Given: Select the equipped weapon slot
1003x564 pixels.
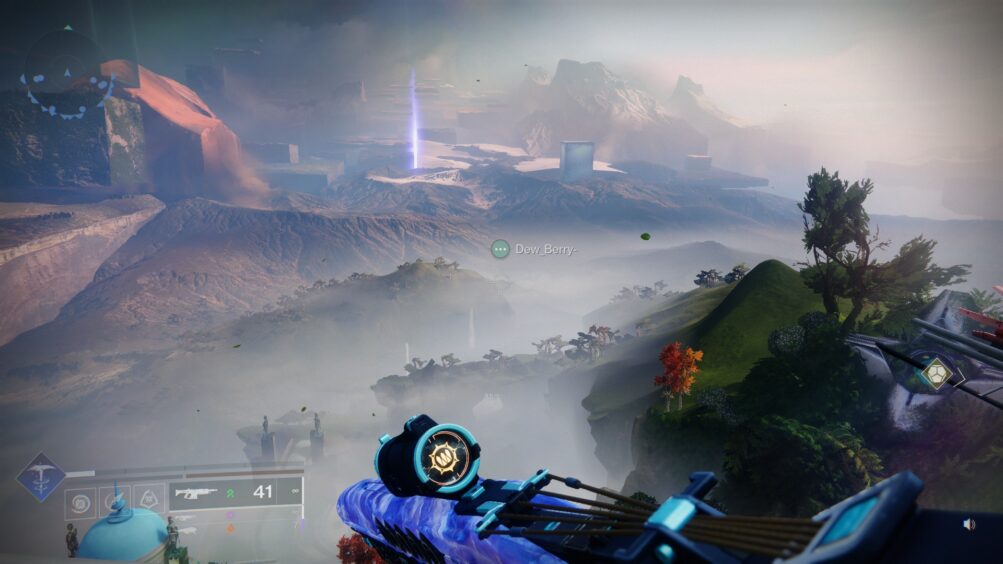Looking at the screenshot, I should coord(236,492).
